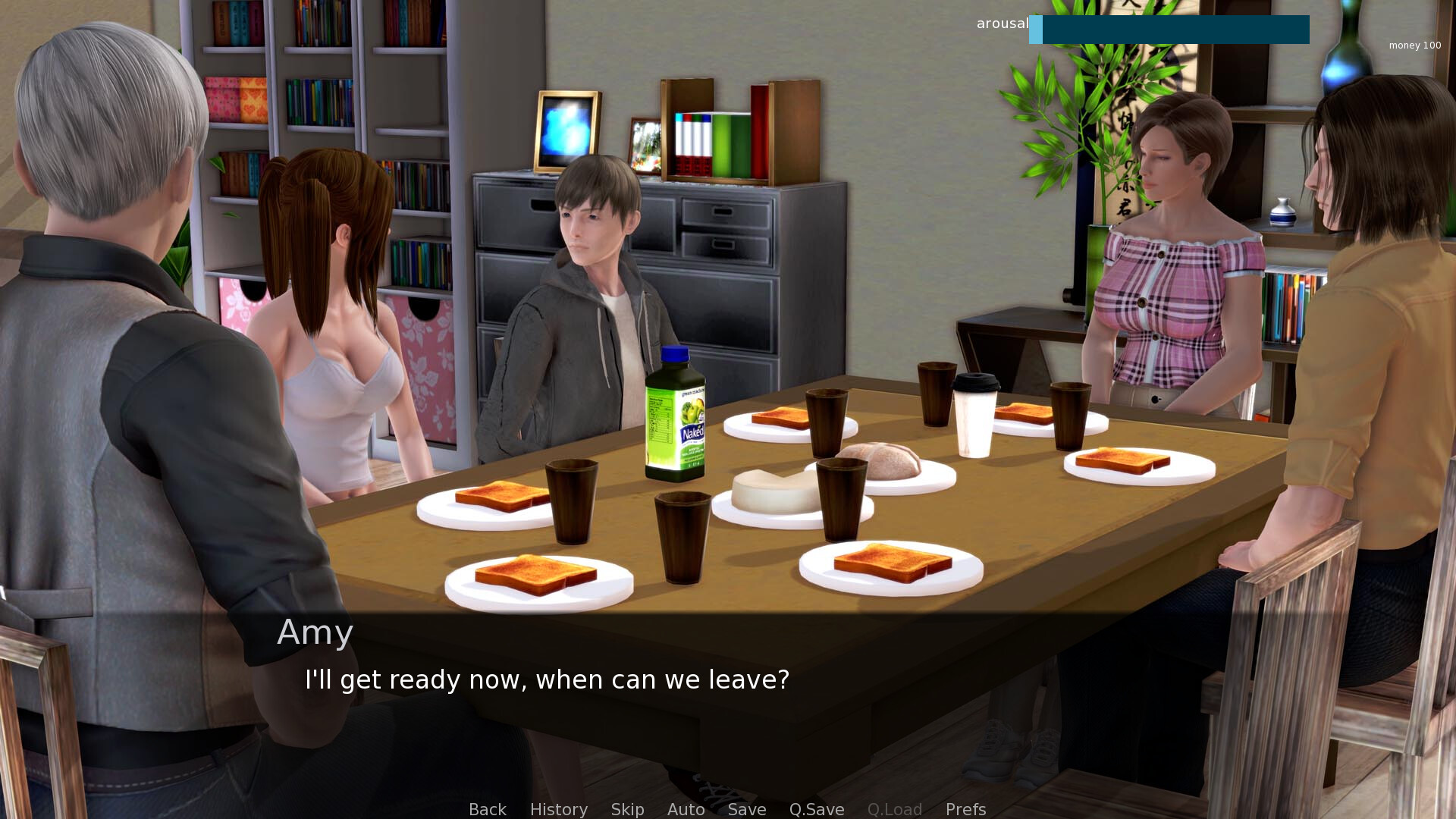The width and height of the screenshot is (1456, 819).
Task: Quick save with Q.Save
Action: pyautogui.click(x=816, y=809)
